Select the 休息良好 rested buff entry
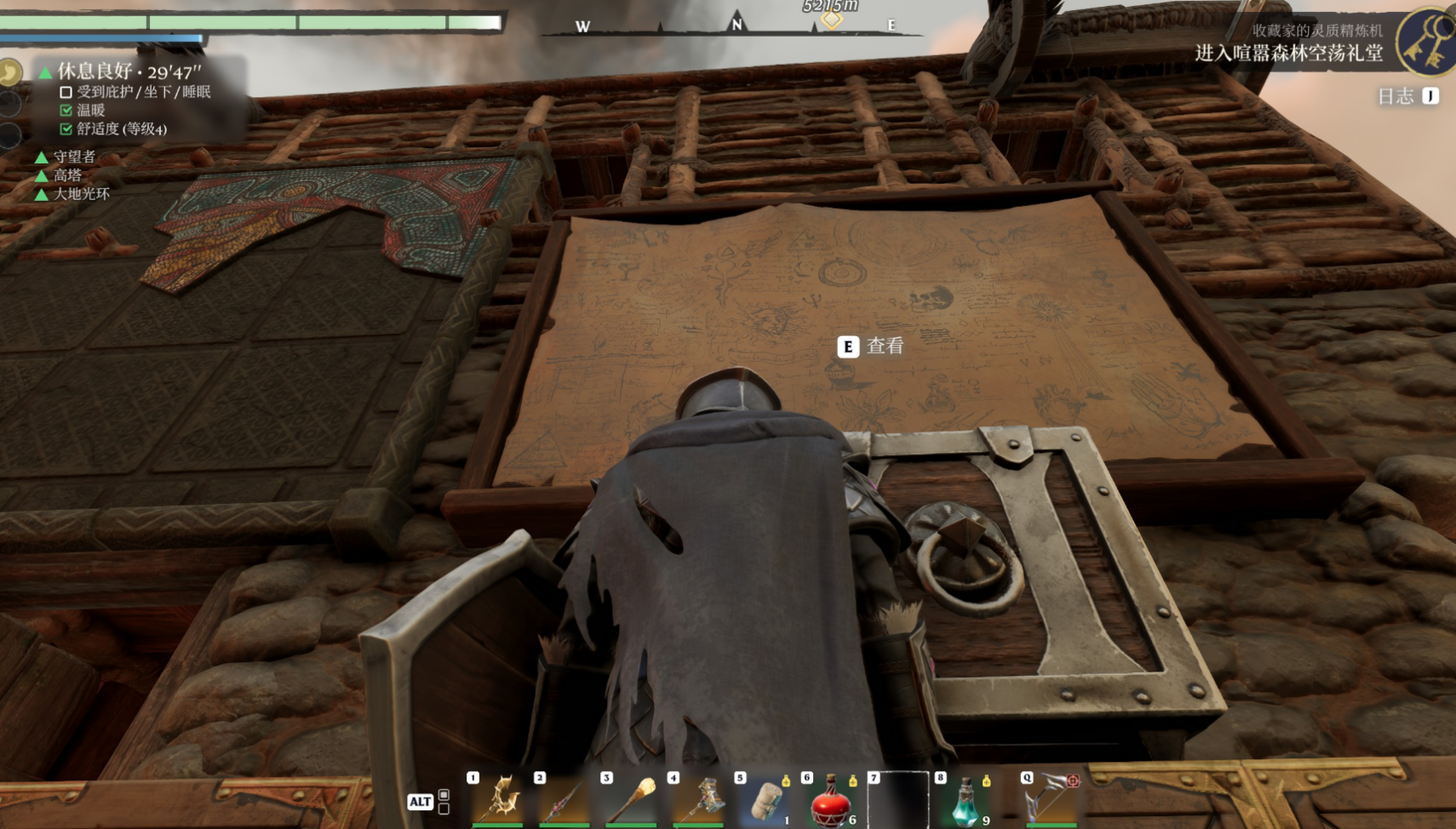 pyautogui.click(x=128, y=71)
